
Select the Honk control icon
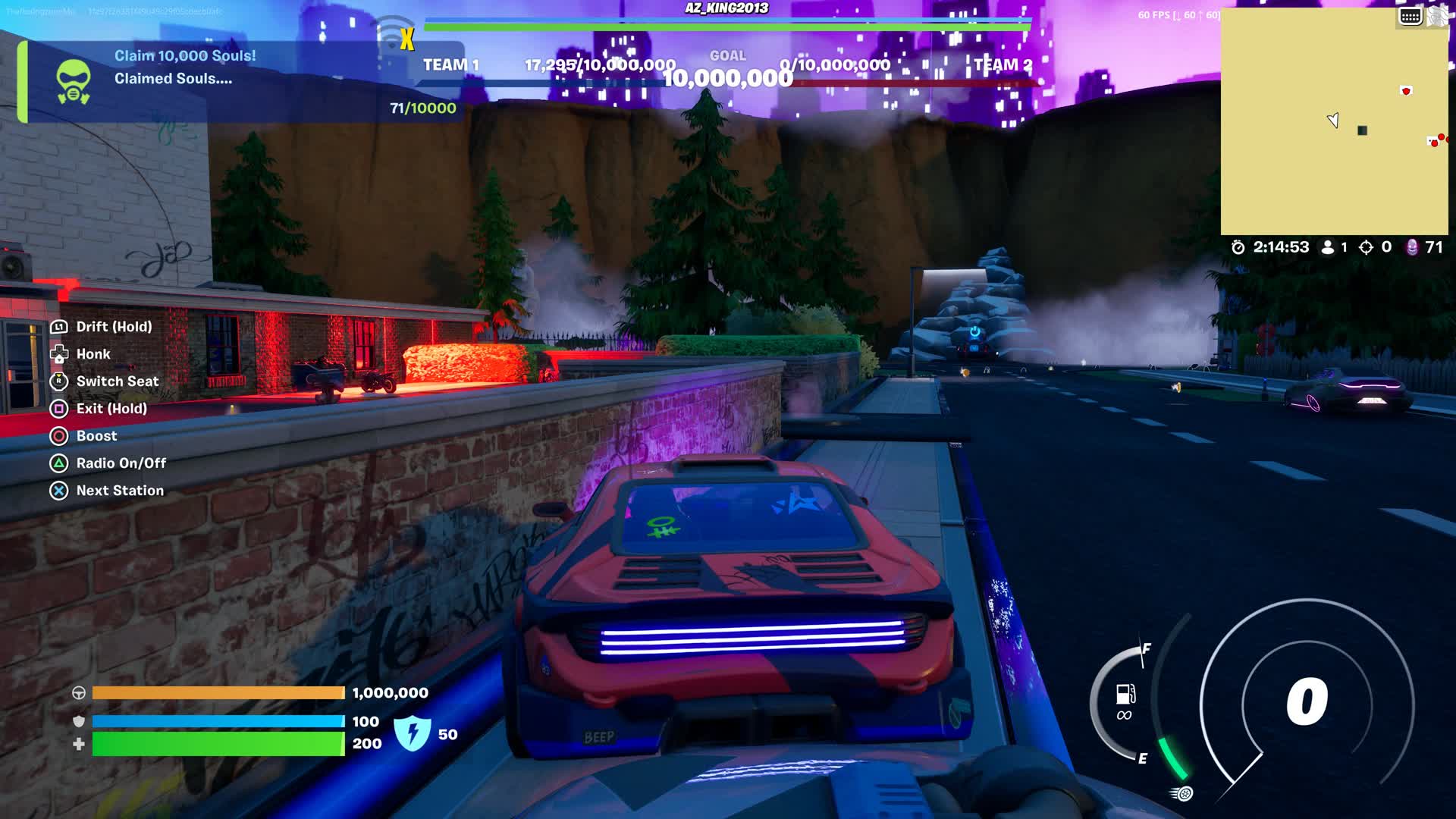tap(59, 353)
